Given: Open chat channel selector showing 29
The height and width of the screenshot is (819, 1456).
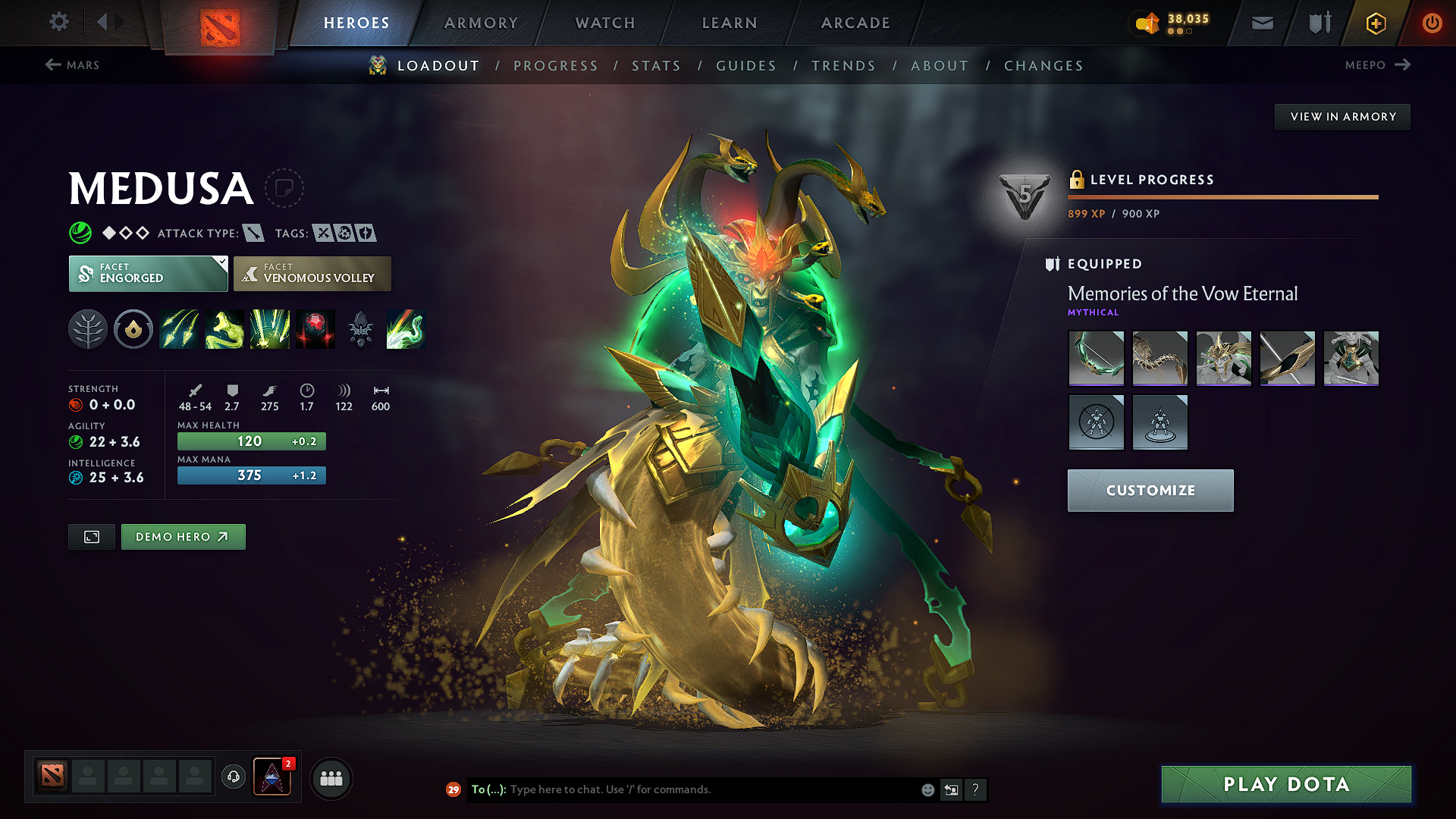Looking at the screenshot, I should [x=453, y=789].
